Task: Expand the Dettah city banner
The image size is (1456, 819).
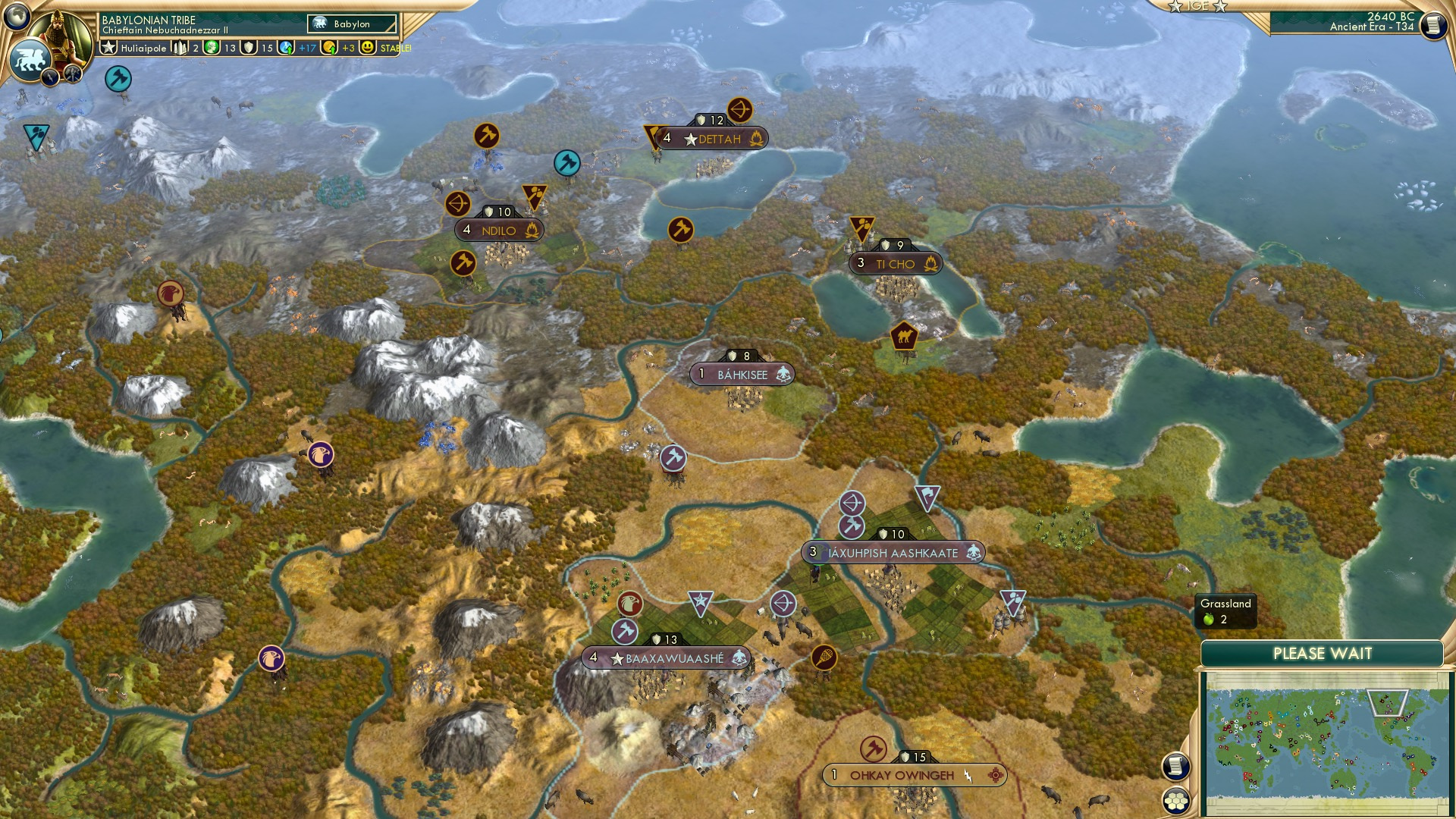Action: (x=711, y=139)
